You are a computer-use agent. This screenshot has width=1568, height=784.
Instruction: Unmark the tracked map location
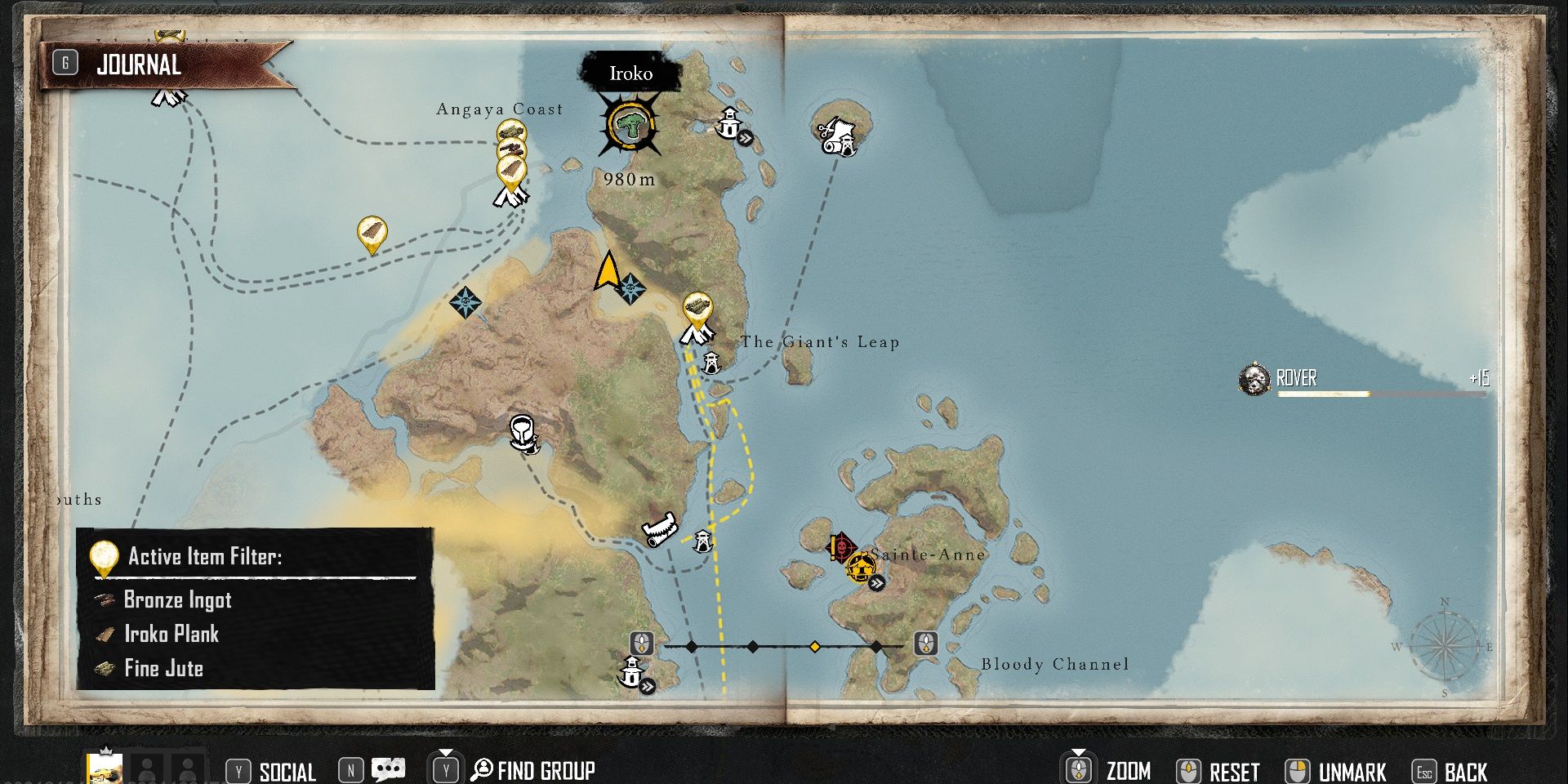pyautogui.click(x=1352, y=772)
